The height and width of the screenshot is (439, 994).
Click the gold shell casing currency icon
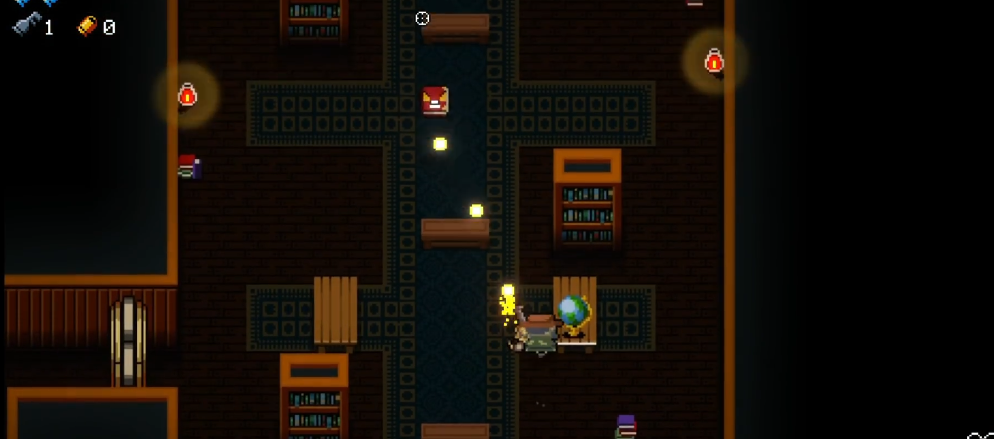(87, 27)
